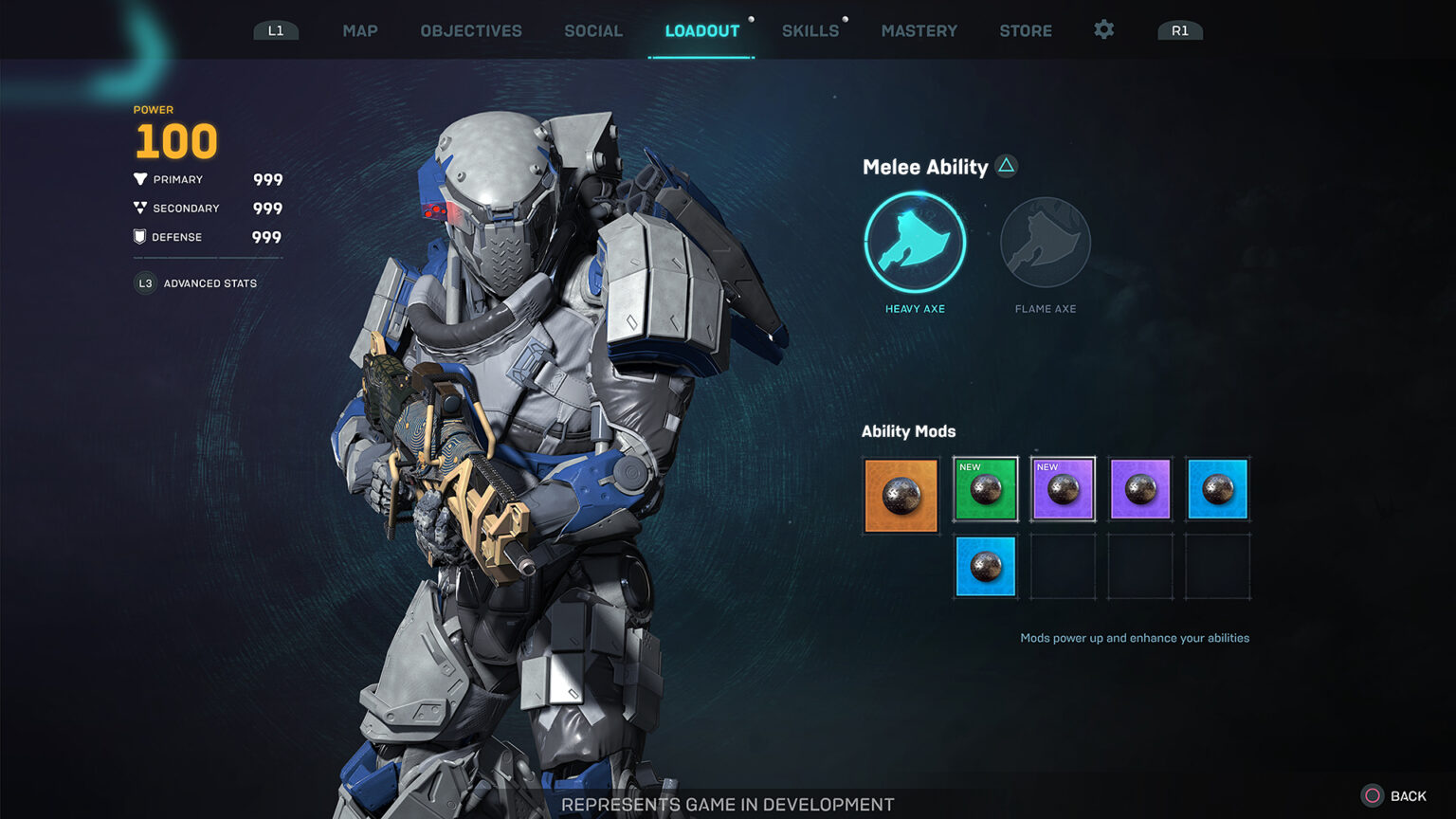Choose the purple mod marked NEW
This screenshot has height=819, width=1456.
1063,489
